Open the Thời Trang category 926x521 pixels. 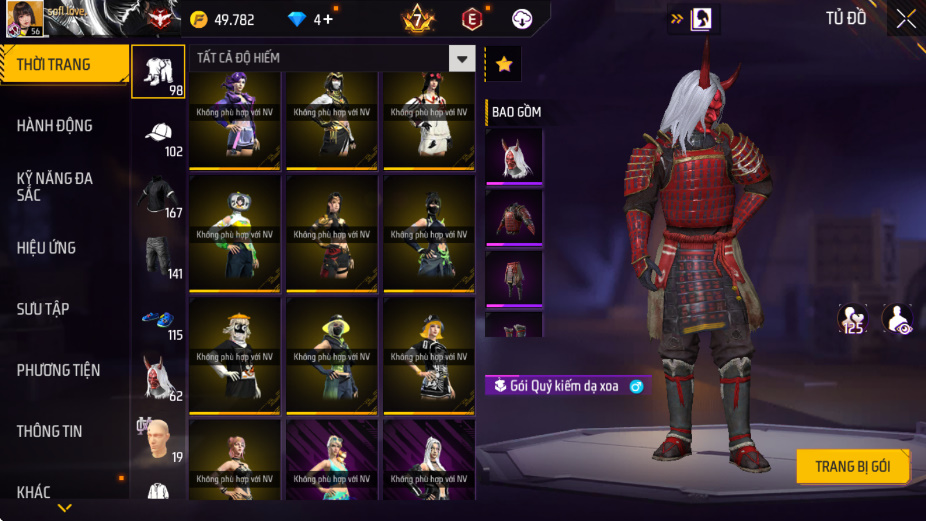(64, 65)
